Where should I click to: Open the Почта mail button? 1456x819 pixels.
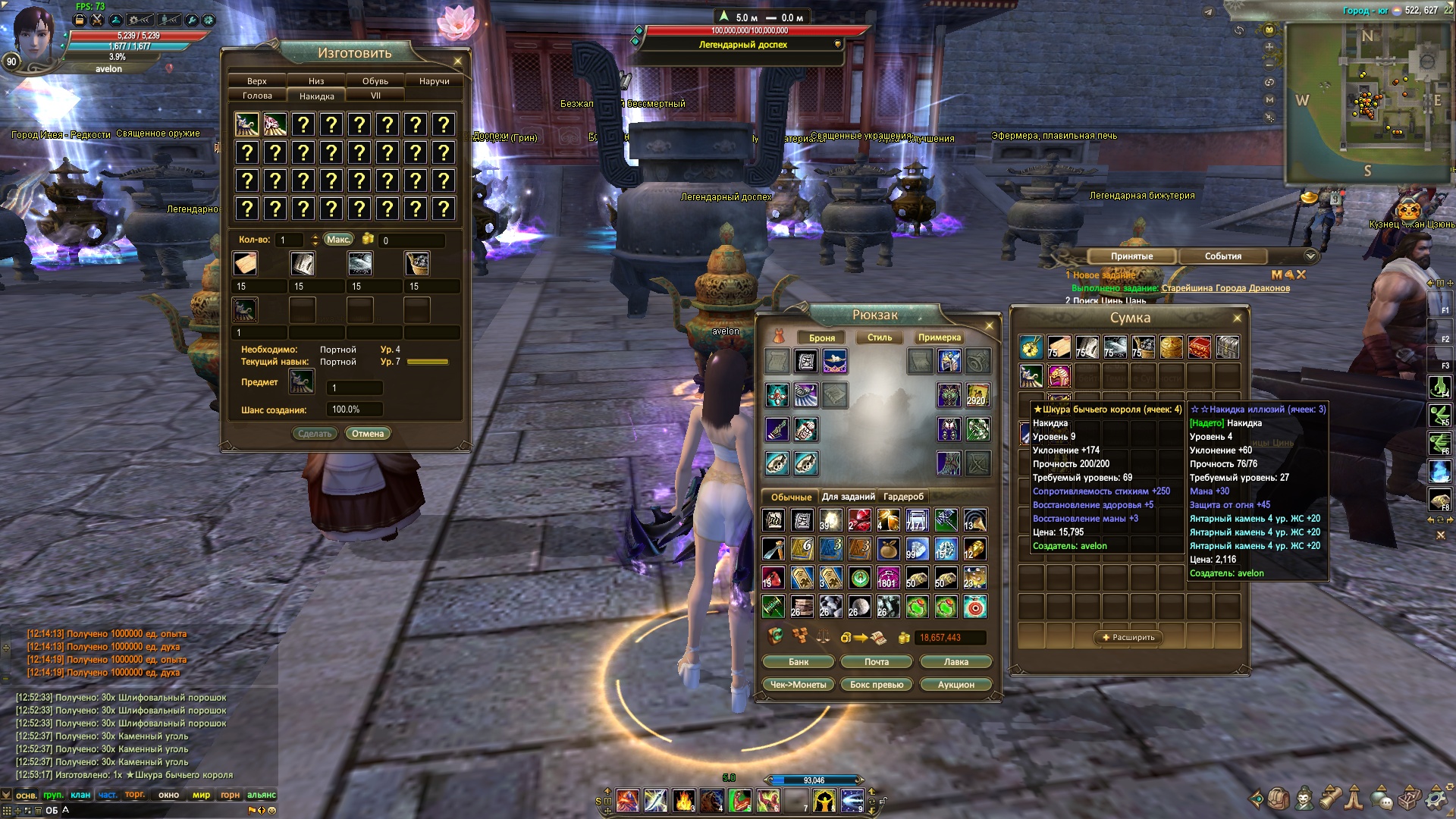(x=877, y=662)
